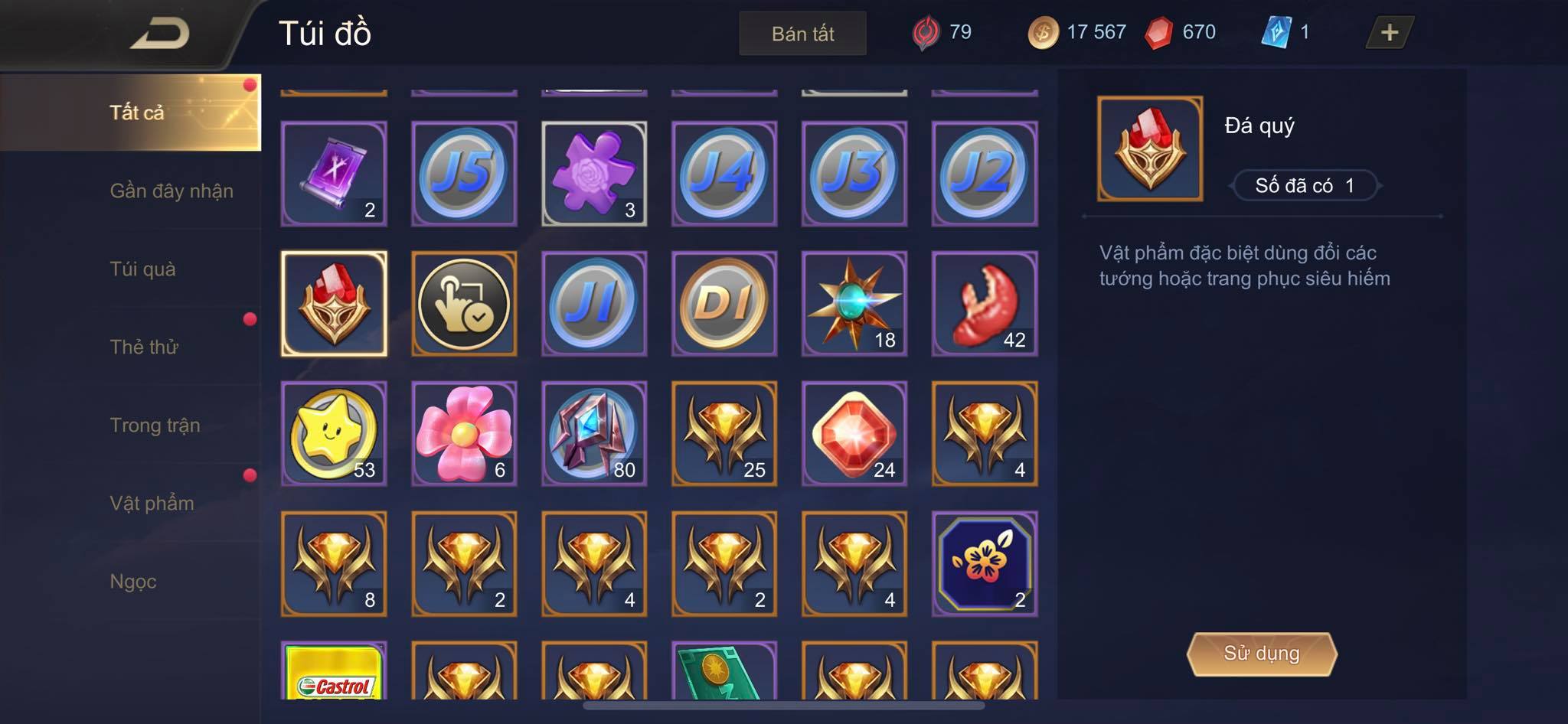This screenshot has width=1568, height=724.
Task: Pick the yellow Castrol item
Action: click(334, 672)
